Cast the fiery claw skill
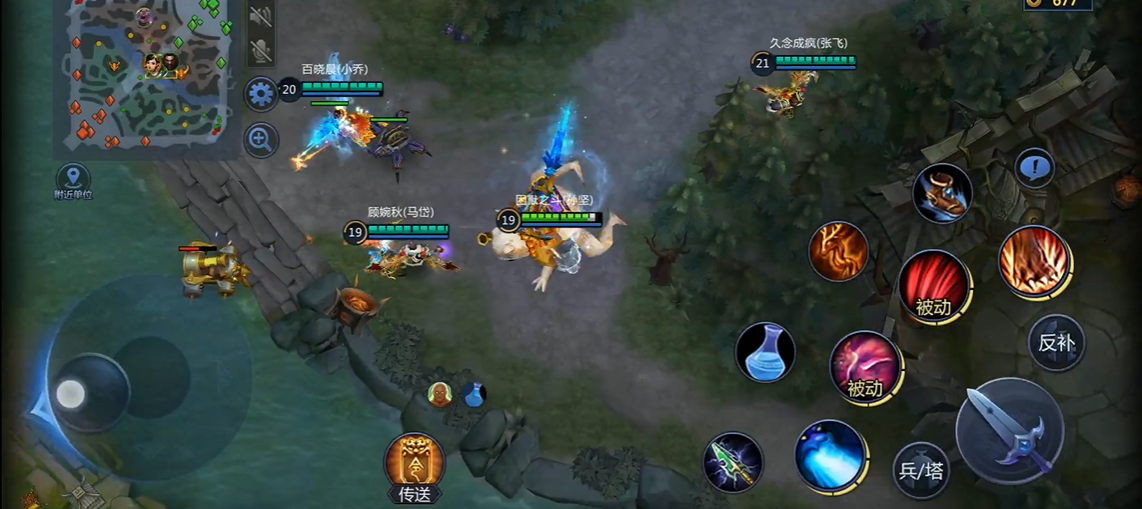 (1033, 261)
